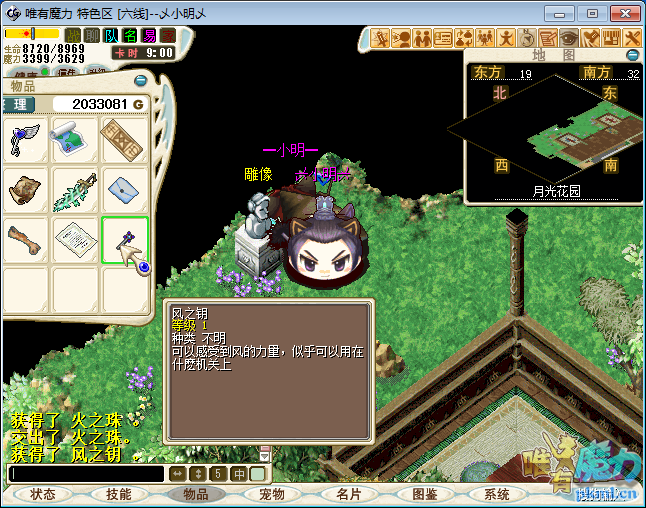Choose the green feathered sword item
646x508 pixels.
point(75,190)
